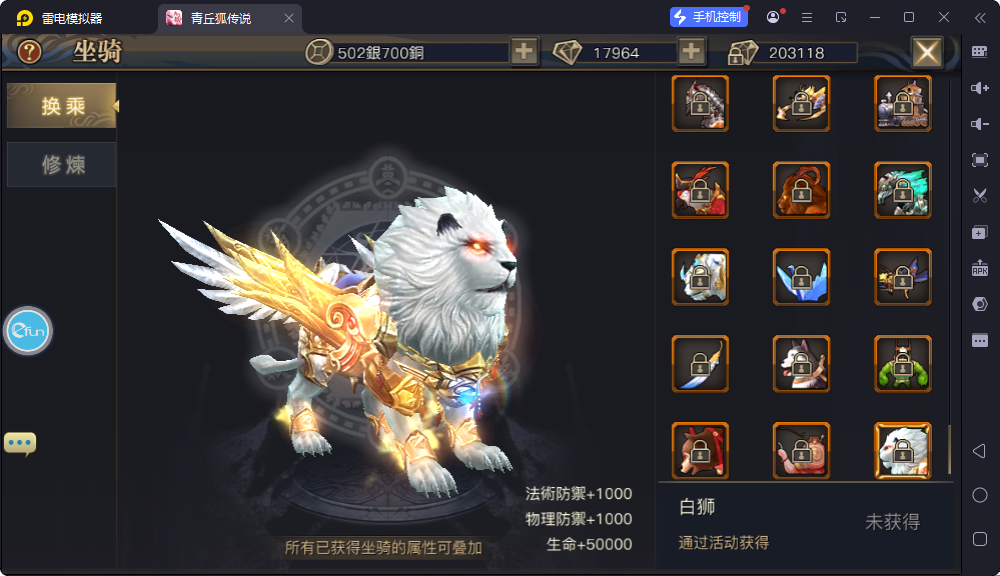The width and height of the screenshot is (1000, 576).
Task: Add silver coins with the plus button
Action: [524, 52]
